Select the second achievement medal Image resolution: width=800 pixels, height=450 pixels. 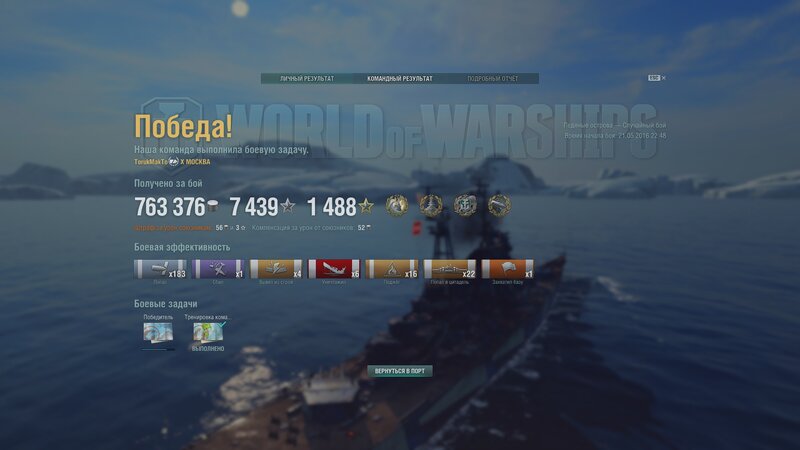[431, 205]
